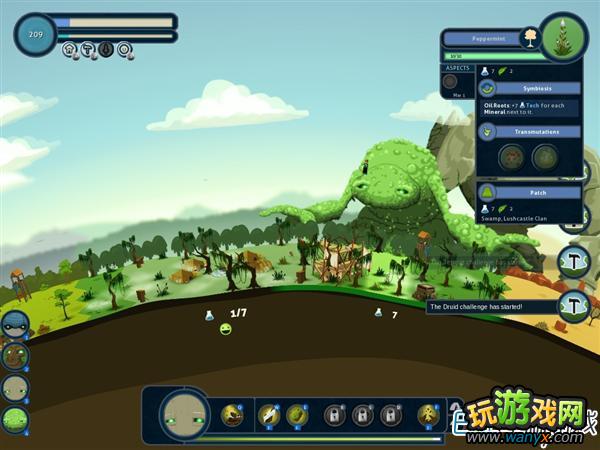Choose the right transmutation option circle
This screenshot has width=600, height=450.
coord(545,157)
